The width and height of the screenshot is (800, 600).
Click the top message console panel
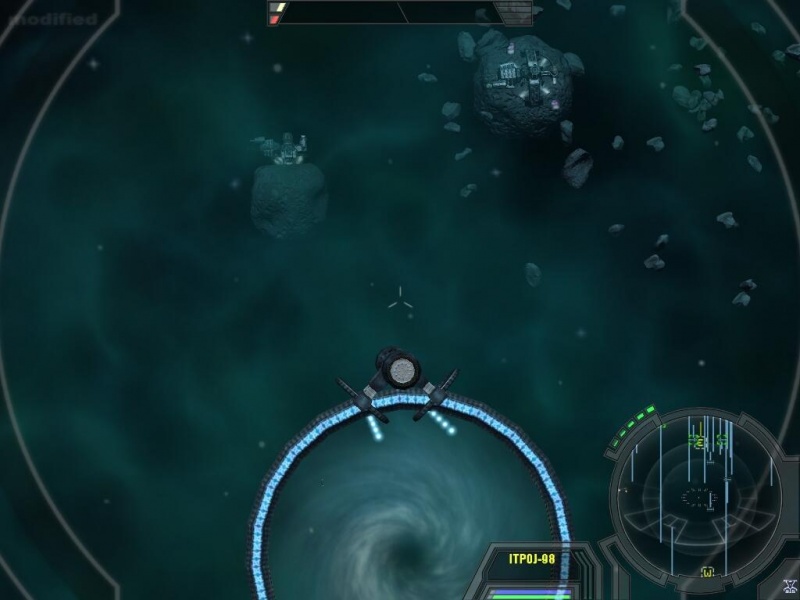(x=400, y=12)
